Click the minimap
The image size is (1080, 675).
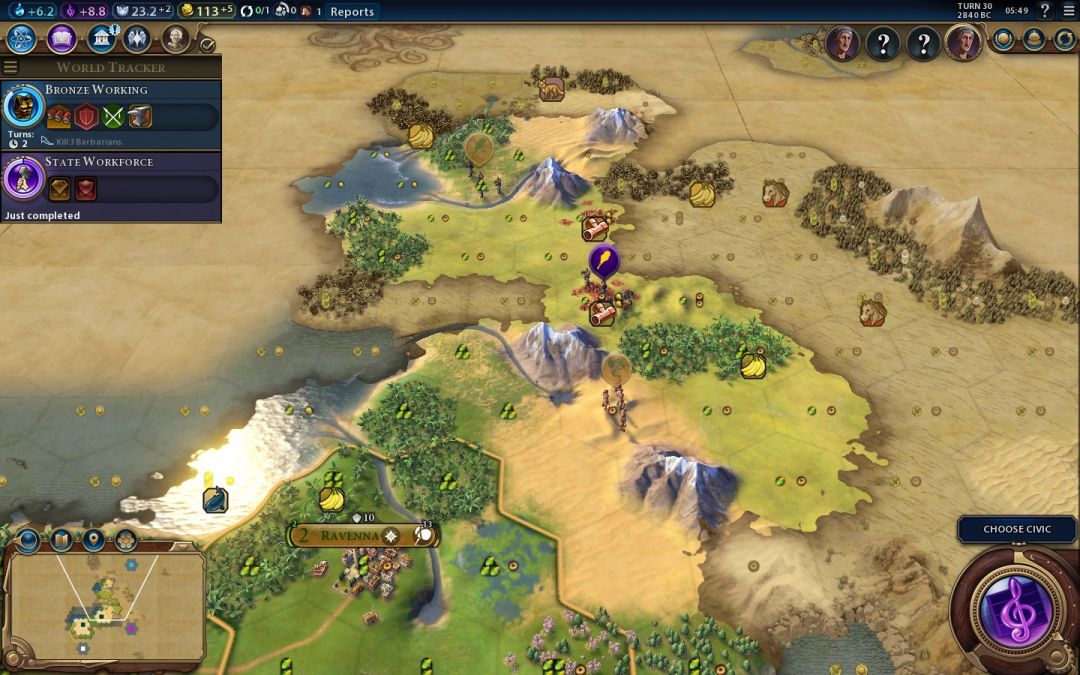click(105, 605)
